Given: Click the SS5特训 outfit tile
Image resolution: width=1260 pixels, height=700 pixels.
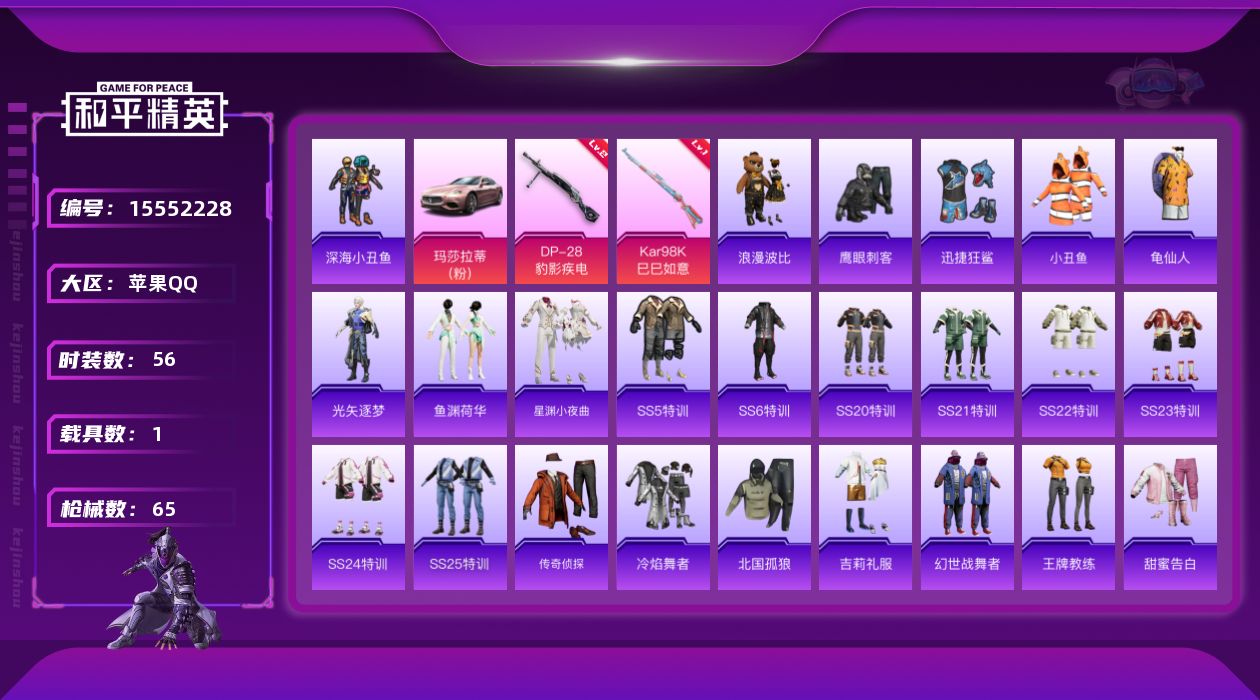Looking at the screenshot, I should [x=663, y=364].
